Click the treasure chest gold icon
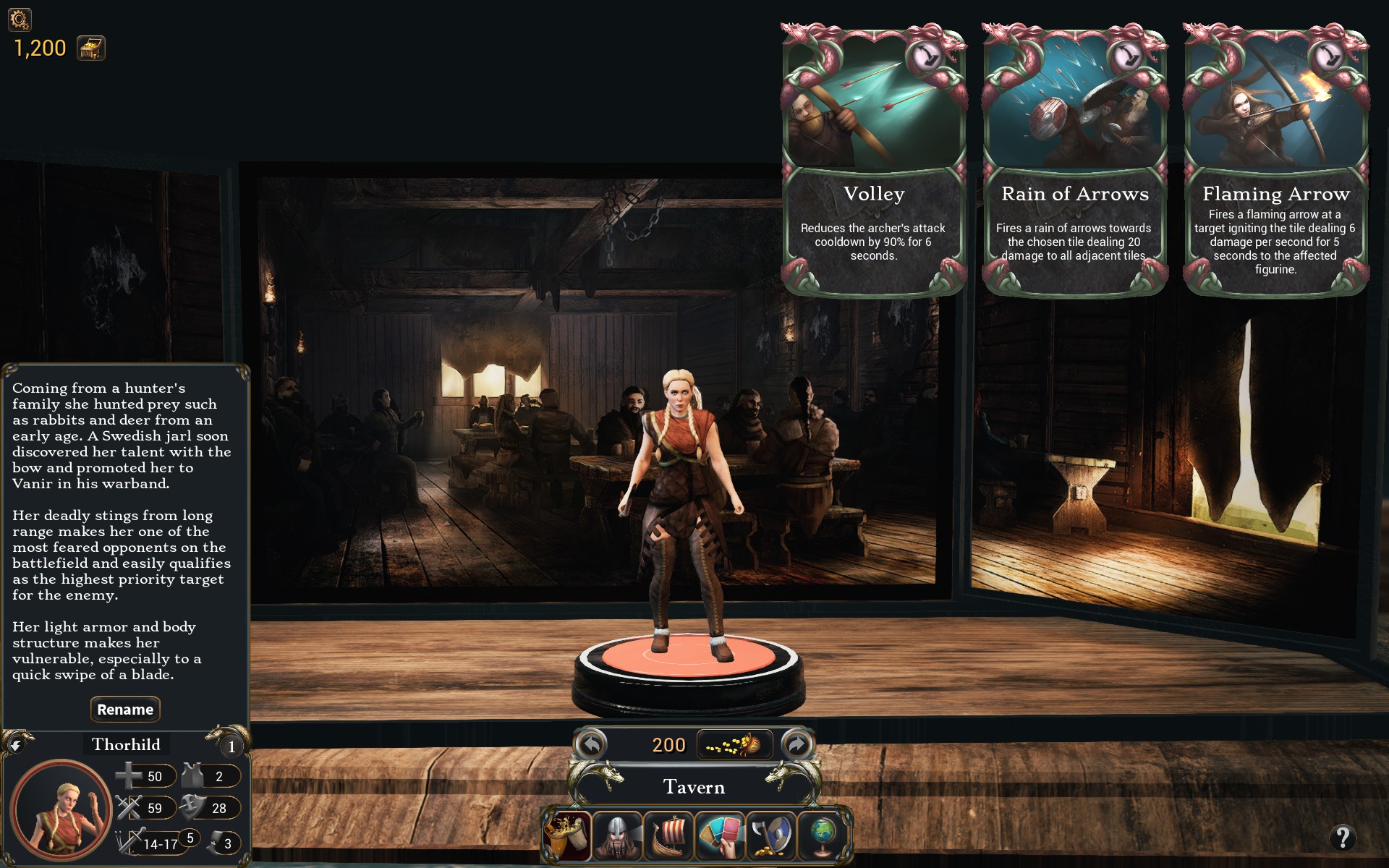Image resolution: width=1389 pixels, height=868 pixels. (91, 48)
